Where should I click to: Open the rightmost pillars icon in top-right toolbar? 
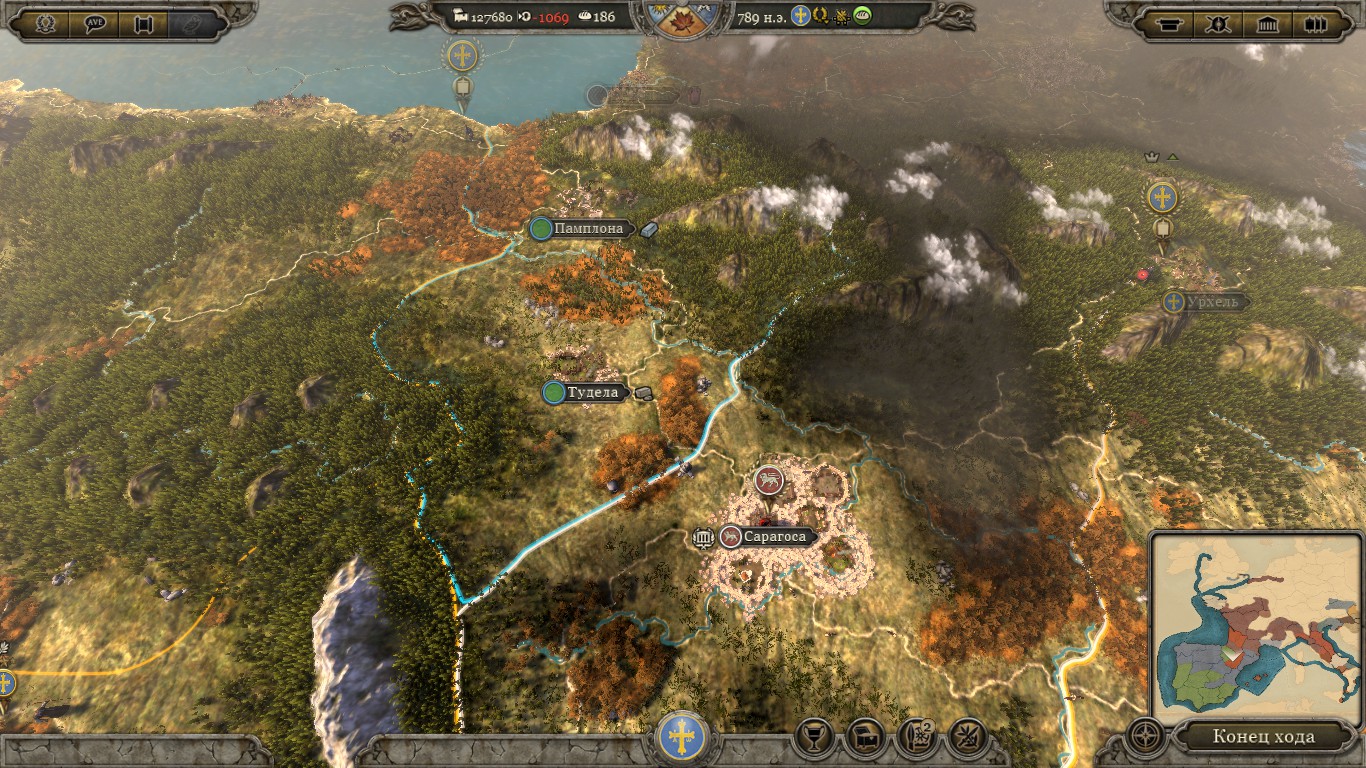1317,25
